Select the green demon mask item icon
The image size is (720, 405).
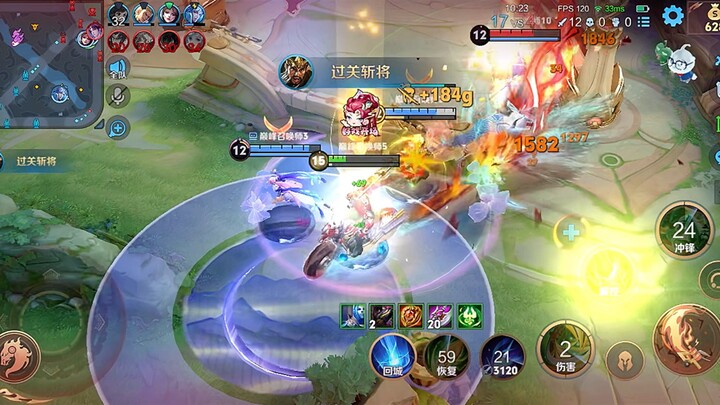(469, 316)
